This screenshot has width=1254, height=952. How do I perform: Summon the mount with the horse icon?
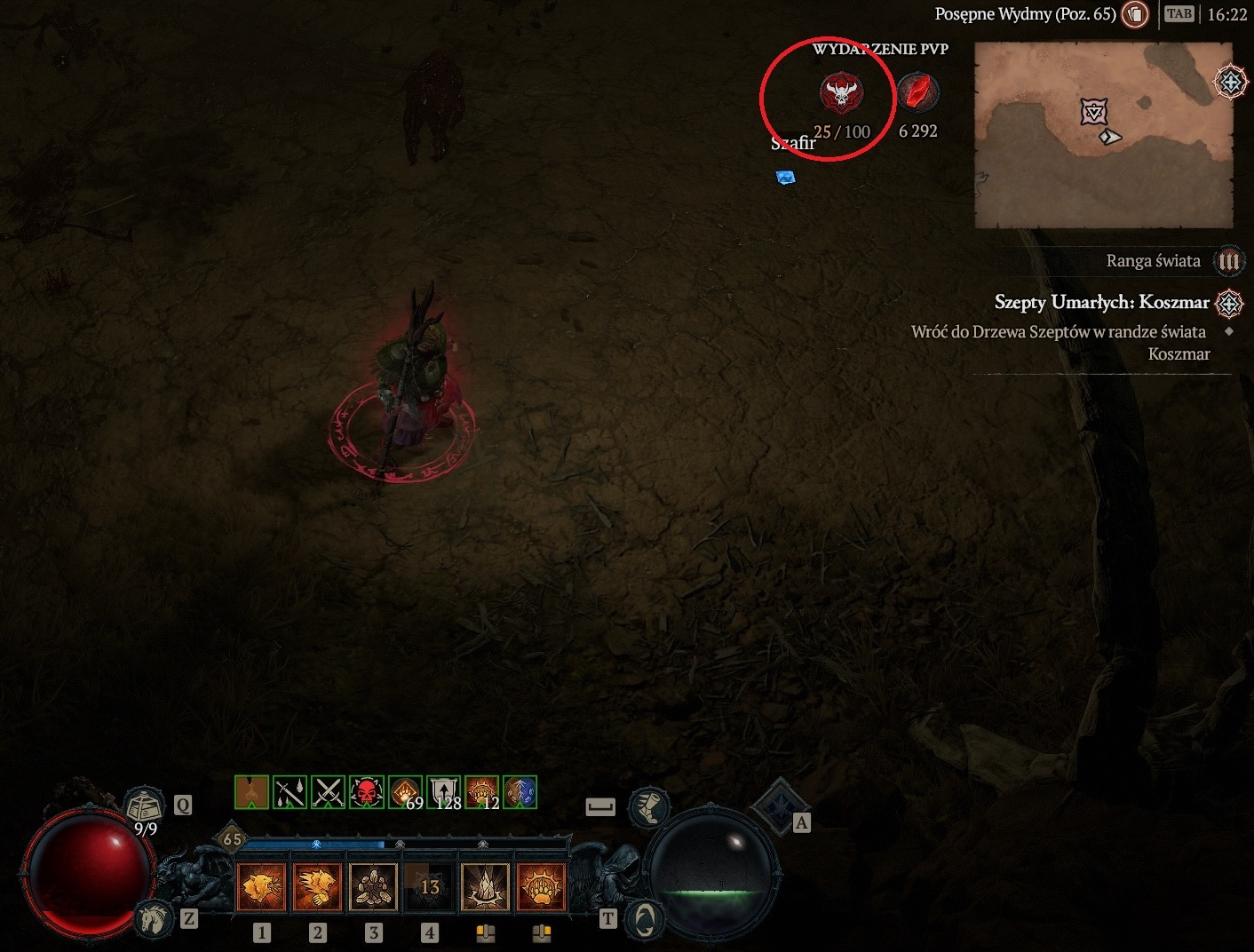point(154,918)
